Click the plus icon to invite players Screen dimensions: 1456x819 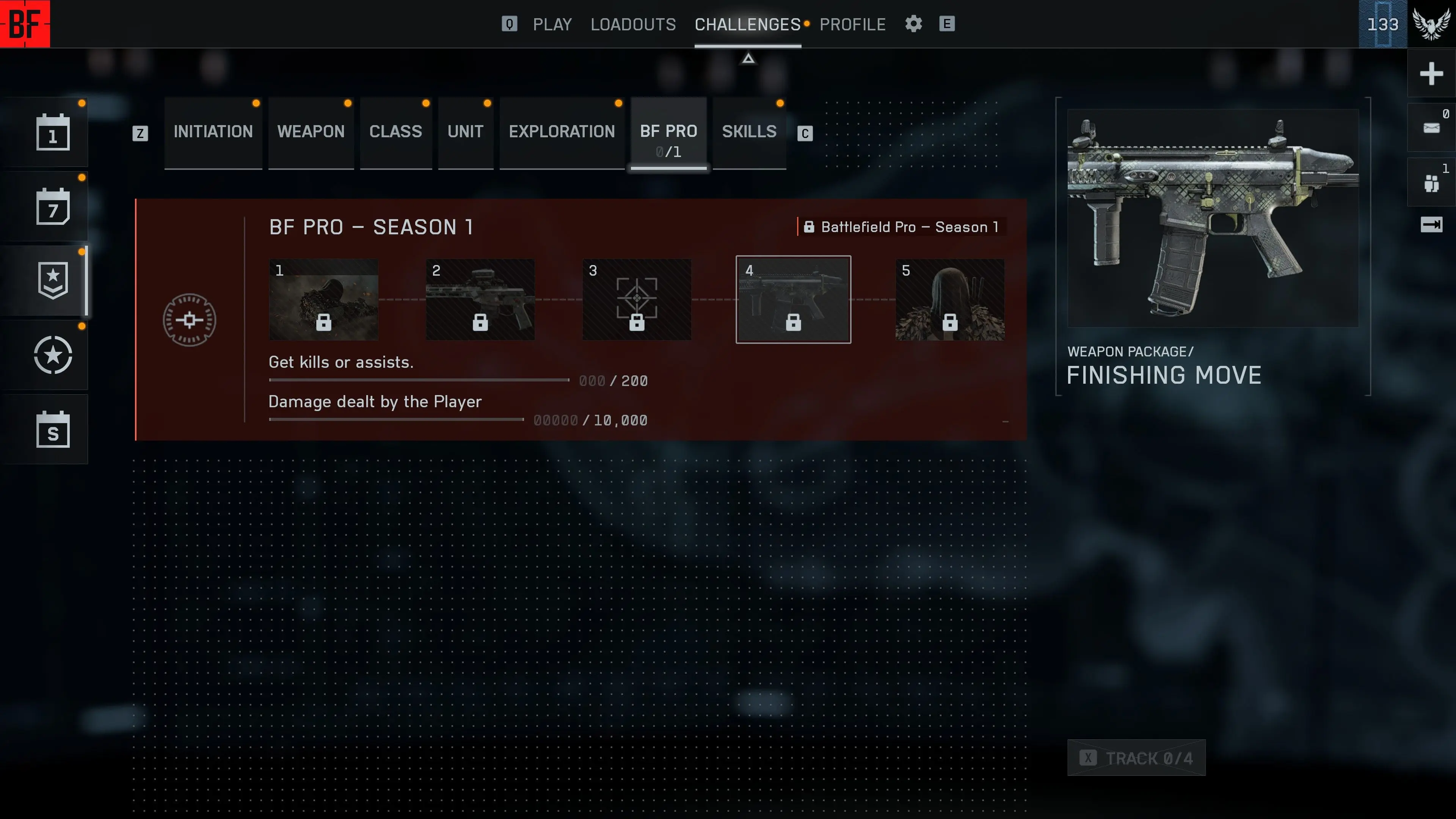1432,74
